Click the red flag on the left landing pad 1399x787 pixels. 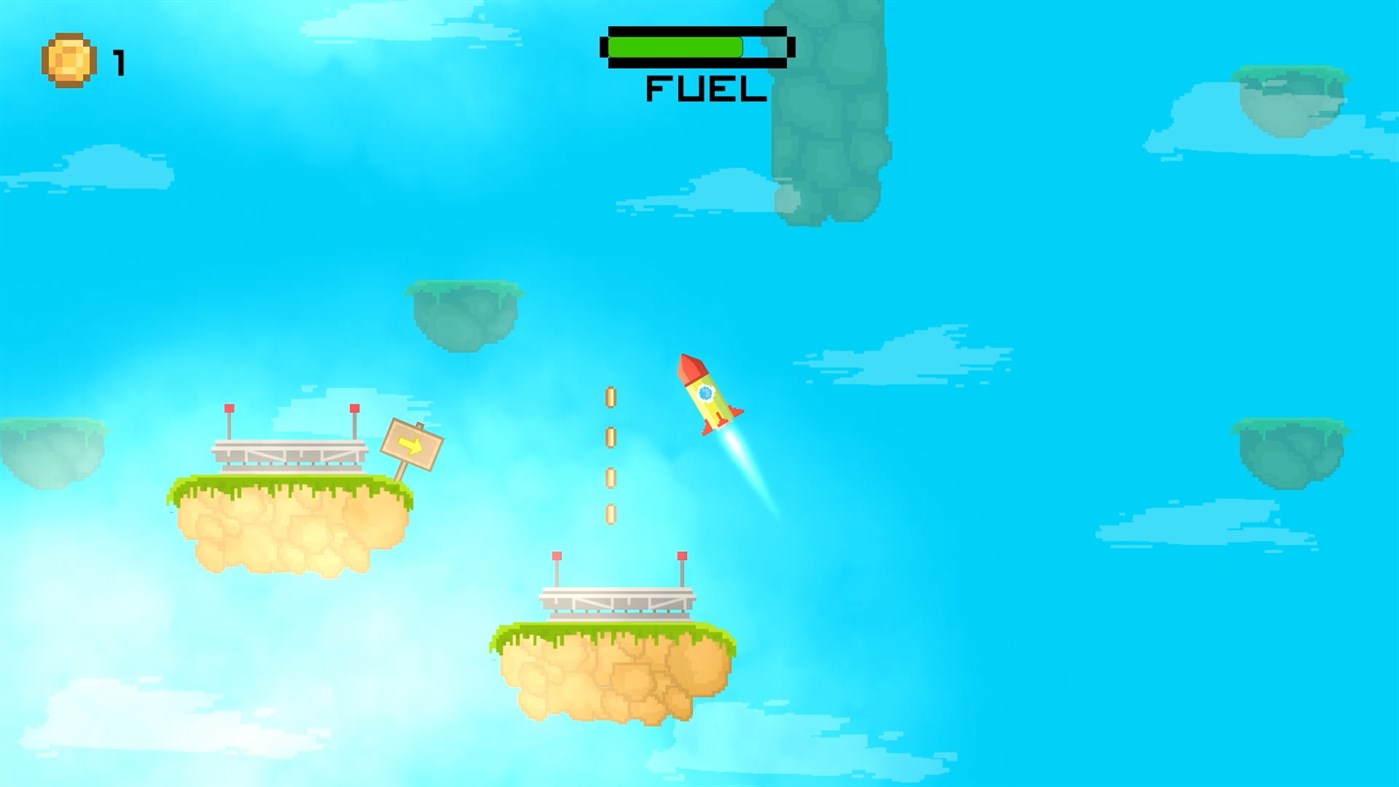pos(229,409)
